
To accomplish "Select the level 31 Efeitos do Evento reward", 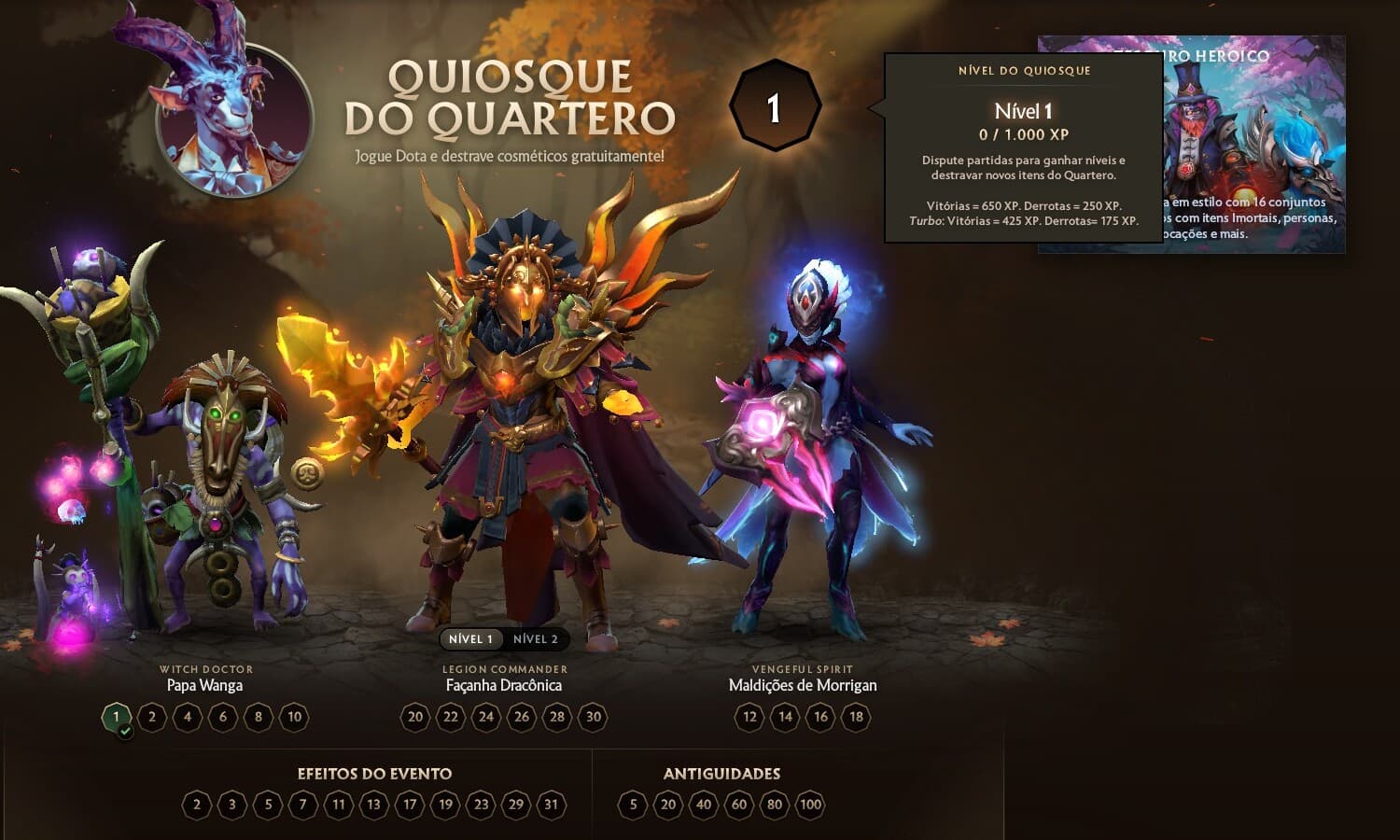I will click(x=552, y=803).
